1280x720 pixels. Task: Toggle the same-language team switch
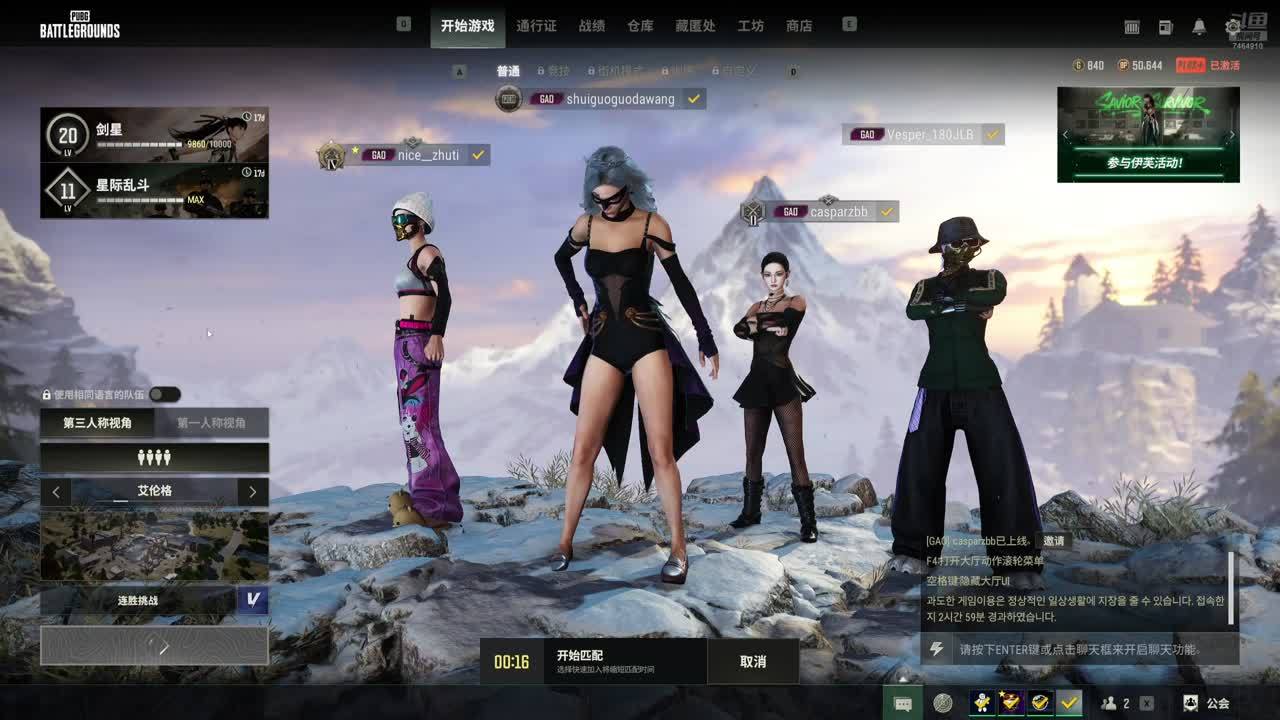[x=165, y=395]
